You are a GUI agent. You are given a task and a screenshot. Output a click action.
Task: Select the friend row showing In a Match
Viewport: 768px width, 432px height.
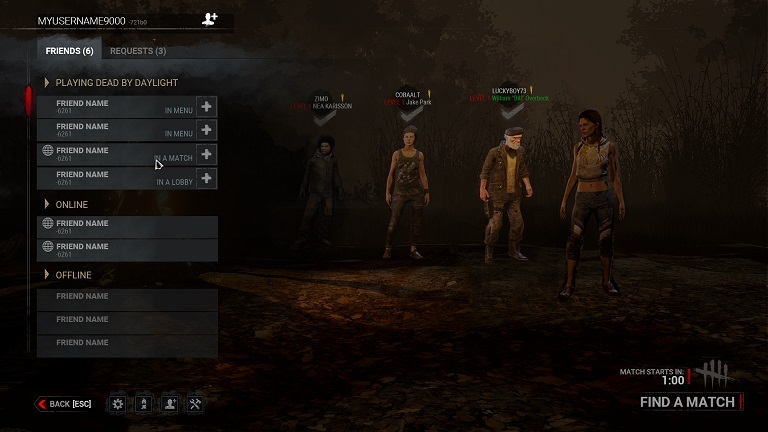pos(116,154)
